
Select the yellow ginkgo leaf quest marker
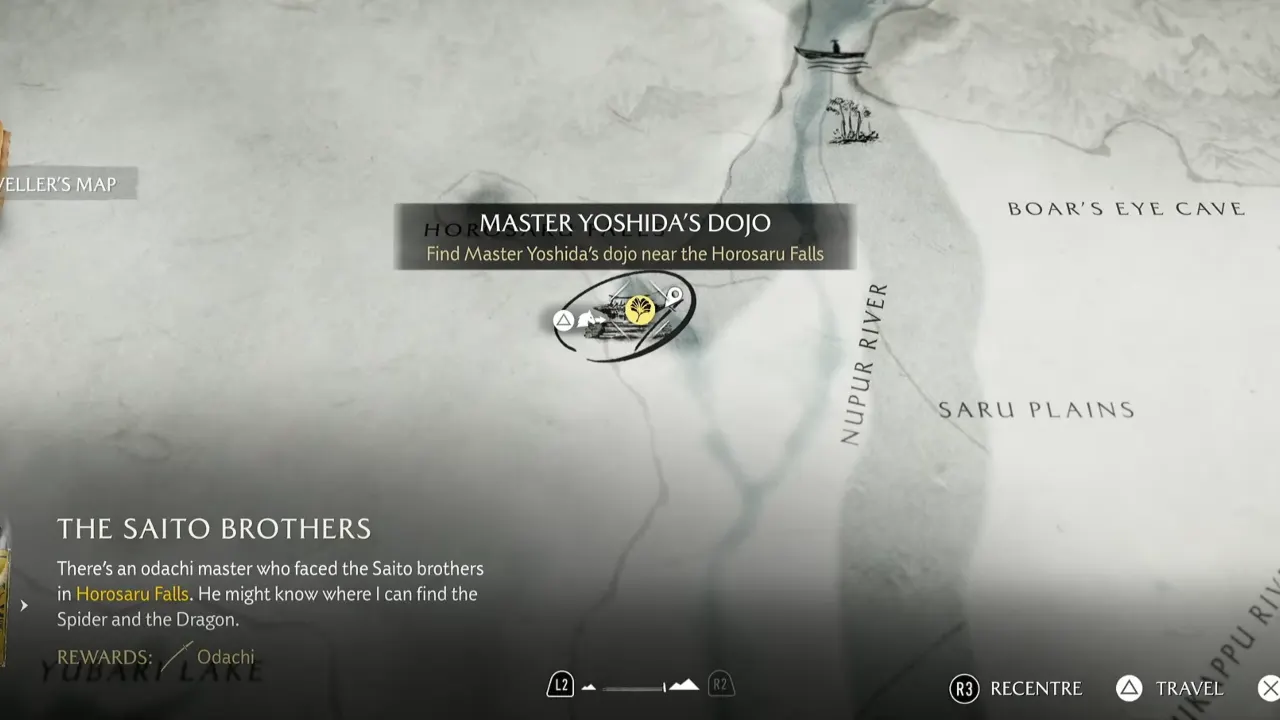coord(640,311)
